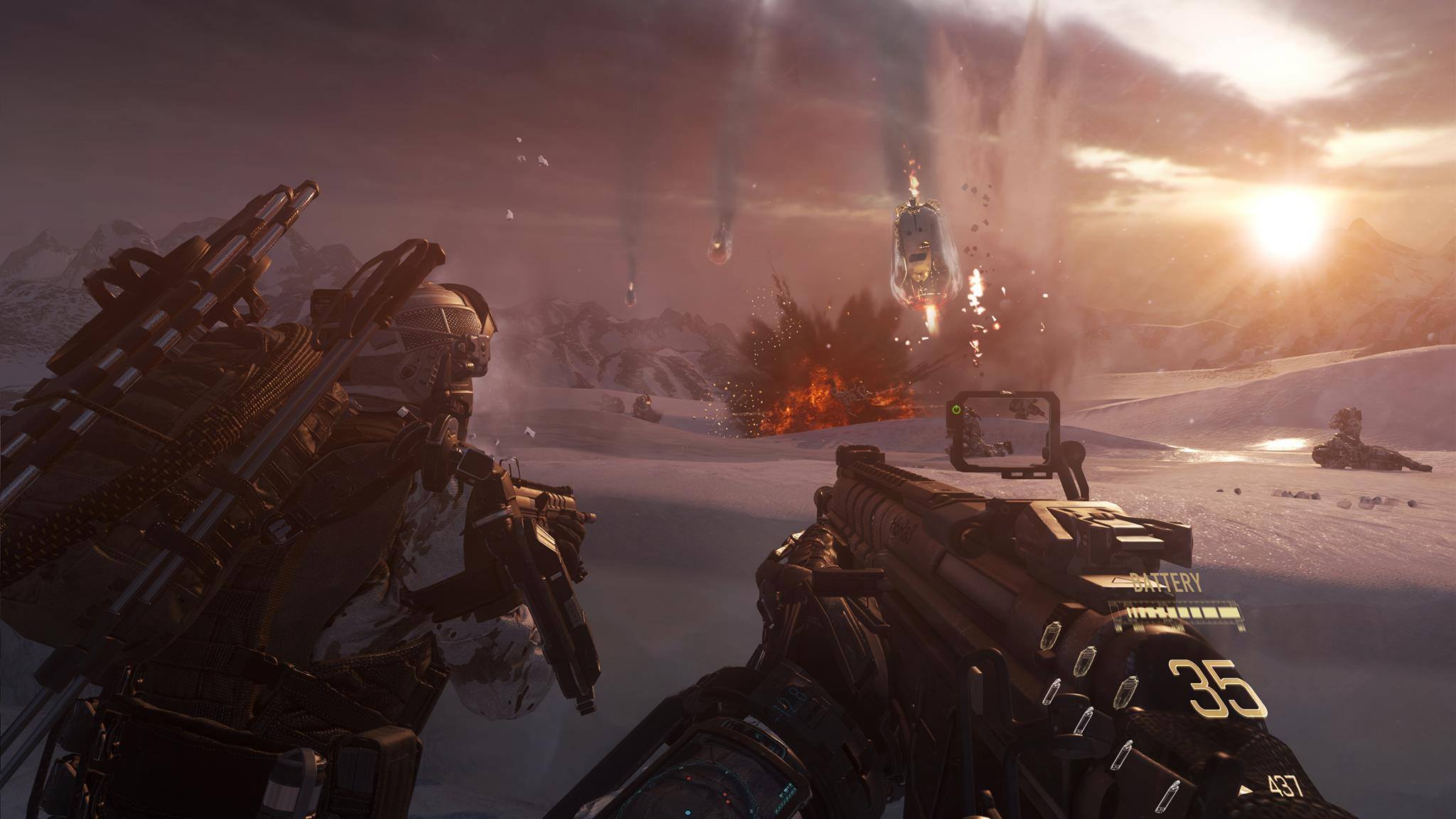Expand the arrow next to the 437 reserve ammo

(x=1244, y=791)
